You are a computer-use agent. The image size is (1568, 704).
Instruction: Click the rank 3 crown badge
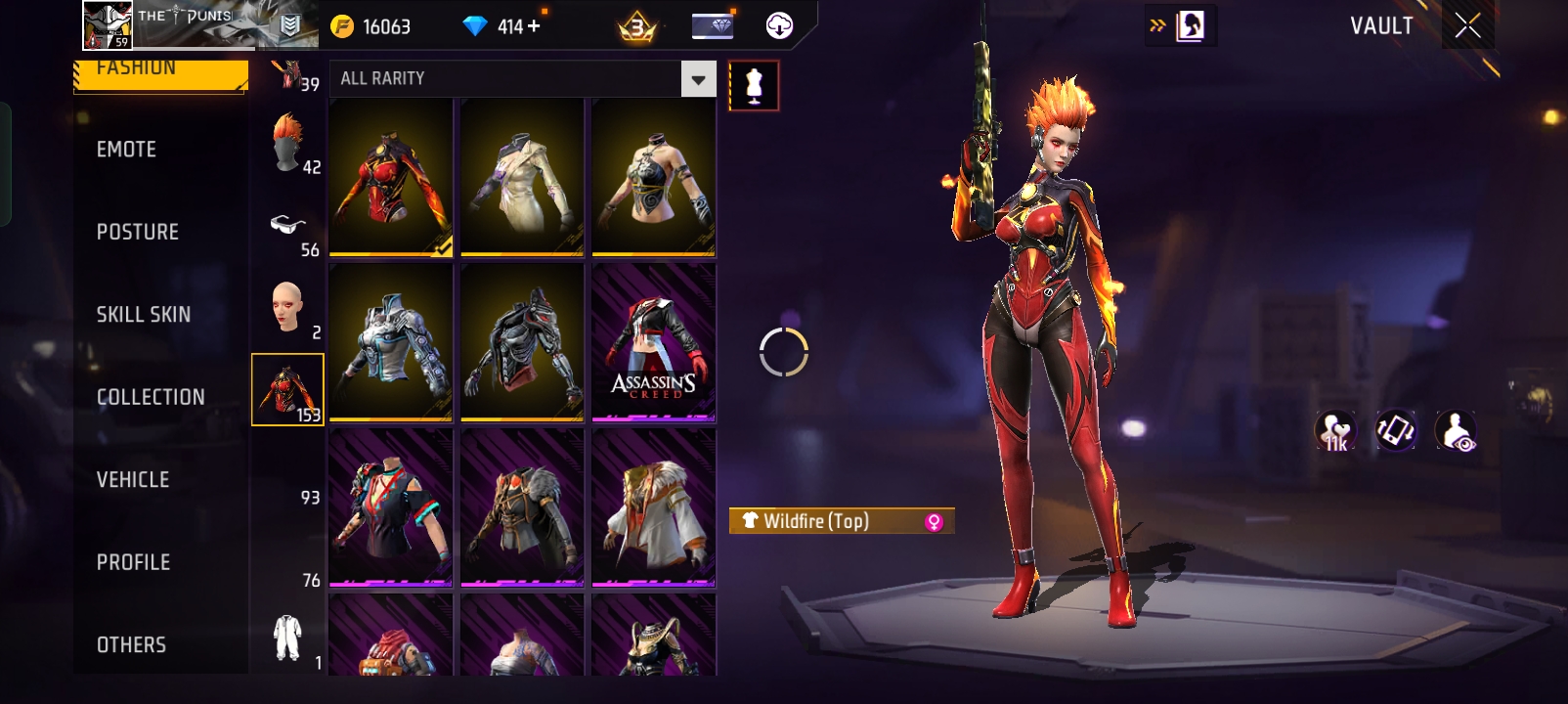click(x=637, y=24)
